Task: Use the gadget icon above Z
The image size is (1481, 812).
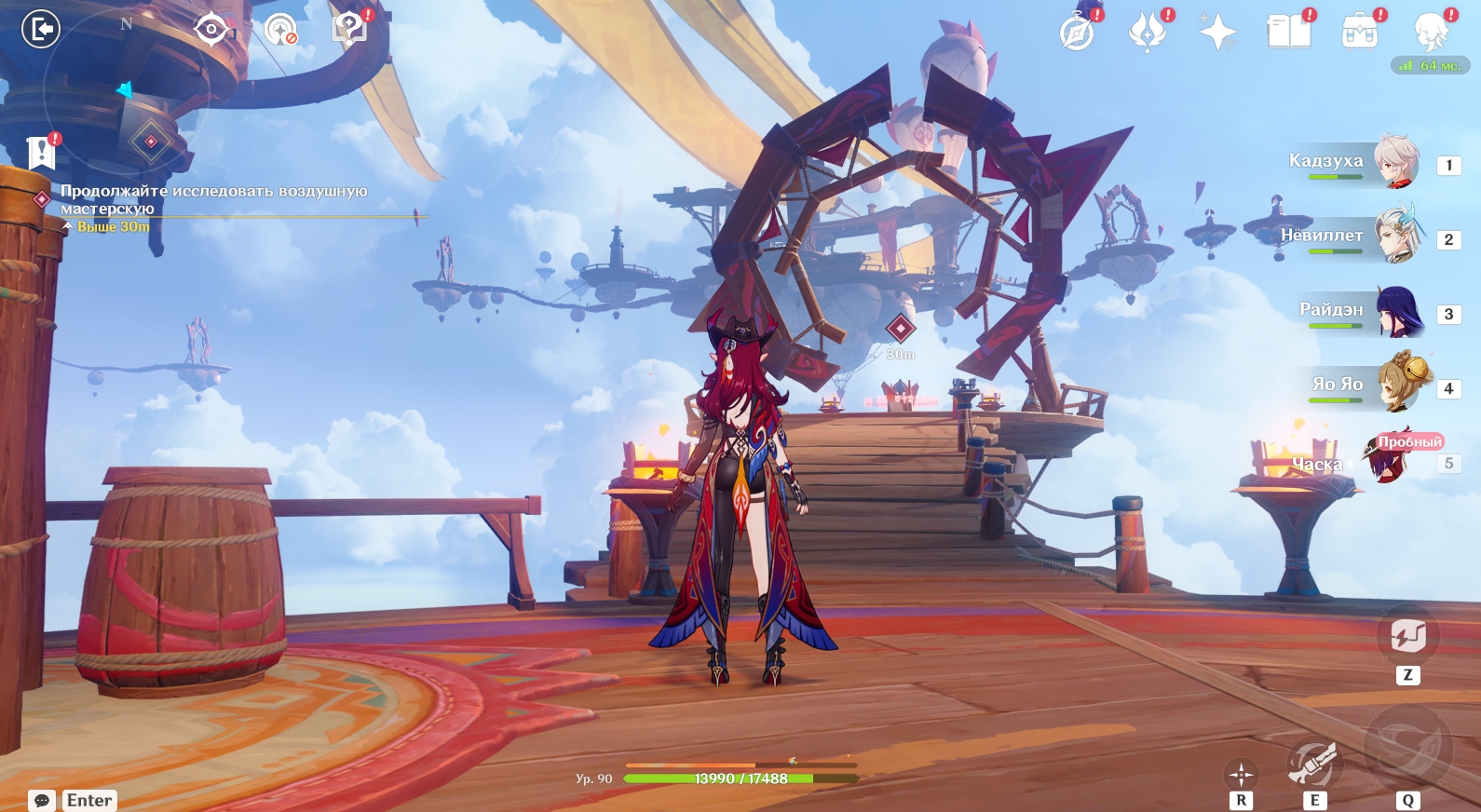Action: (1407, 637)
